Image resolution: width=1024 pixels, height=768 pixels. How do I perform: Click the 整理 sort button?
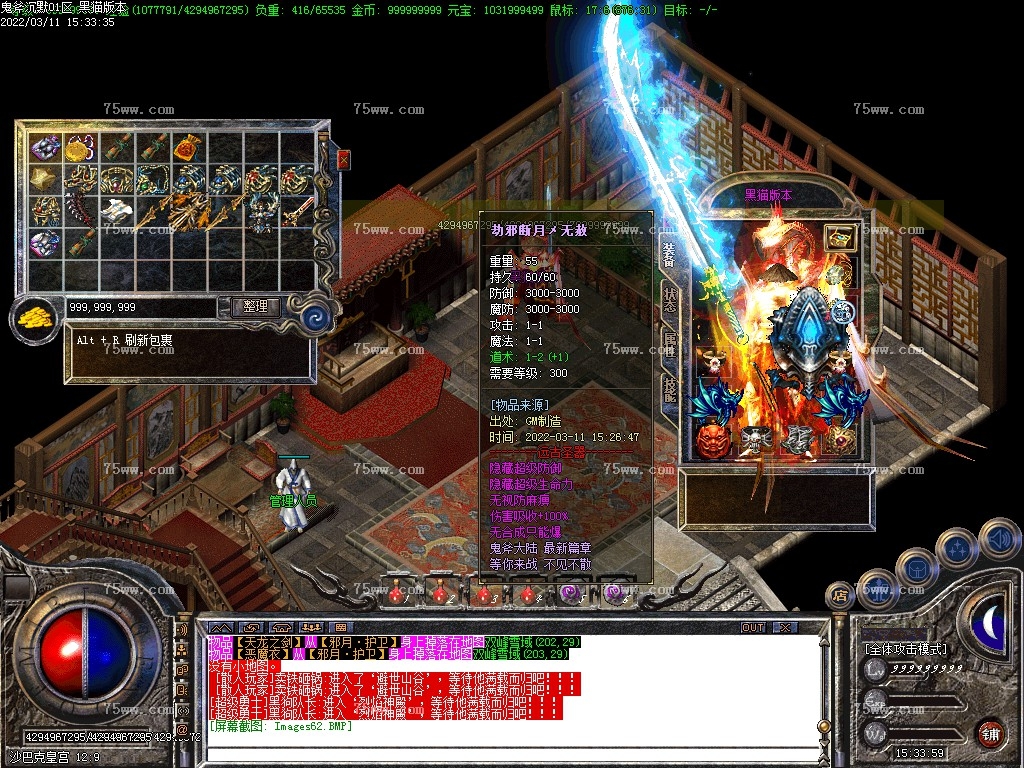(255, 307)
